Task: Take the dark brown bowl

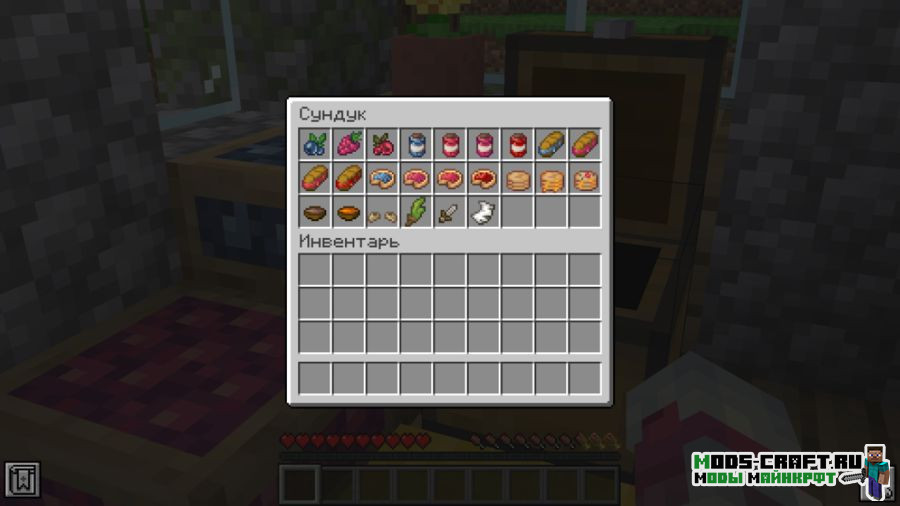Action: click(x=315, y=212)
